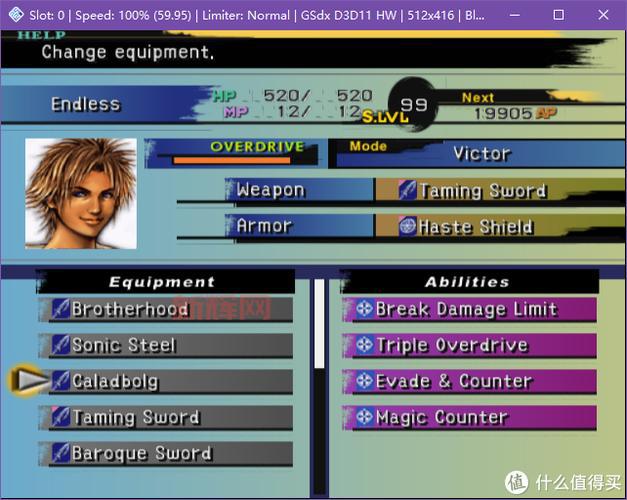Select the Brotherhood sword from equipment list
The image size is (627, 500).
click(x=168, y=310)
